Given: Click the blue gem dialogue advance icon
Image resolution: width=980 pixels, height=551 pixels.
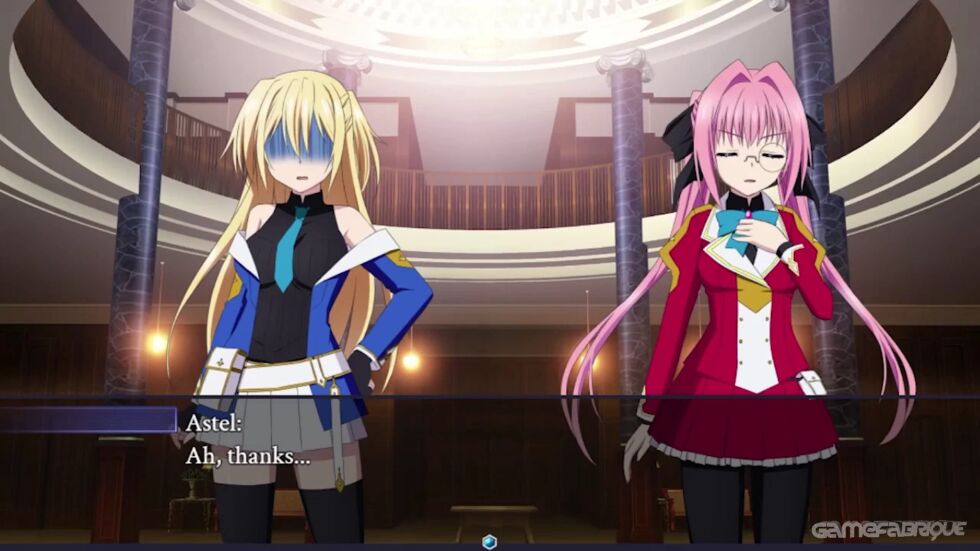Looking at the screenshot, I should tap(489, 542).
